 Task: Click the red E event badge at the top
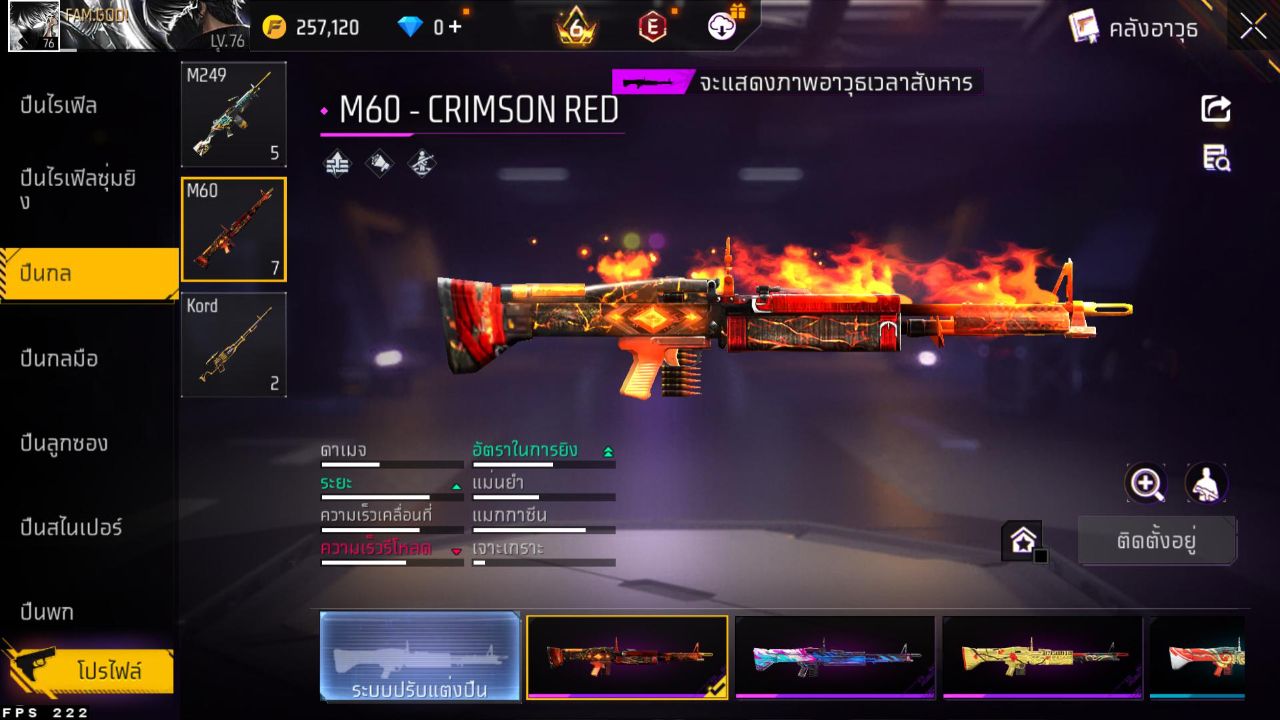[651, 27]
